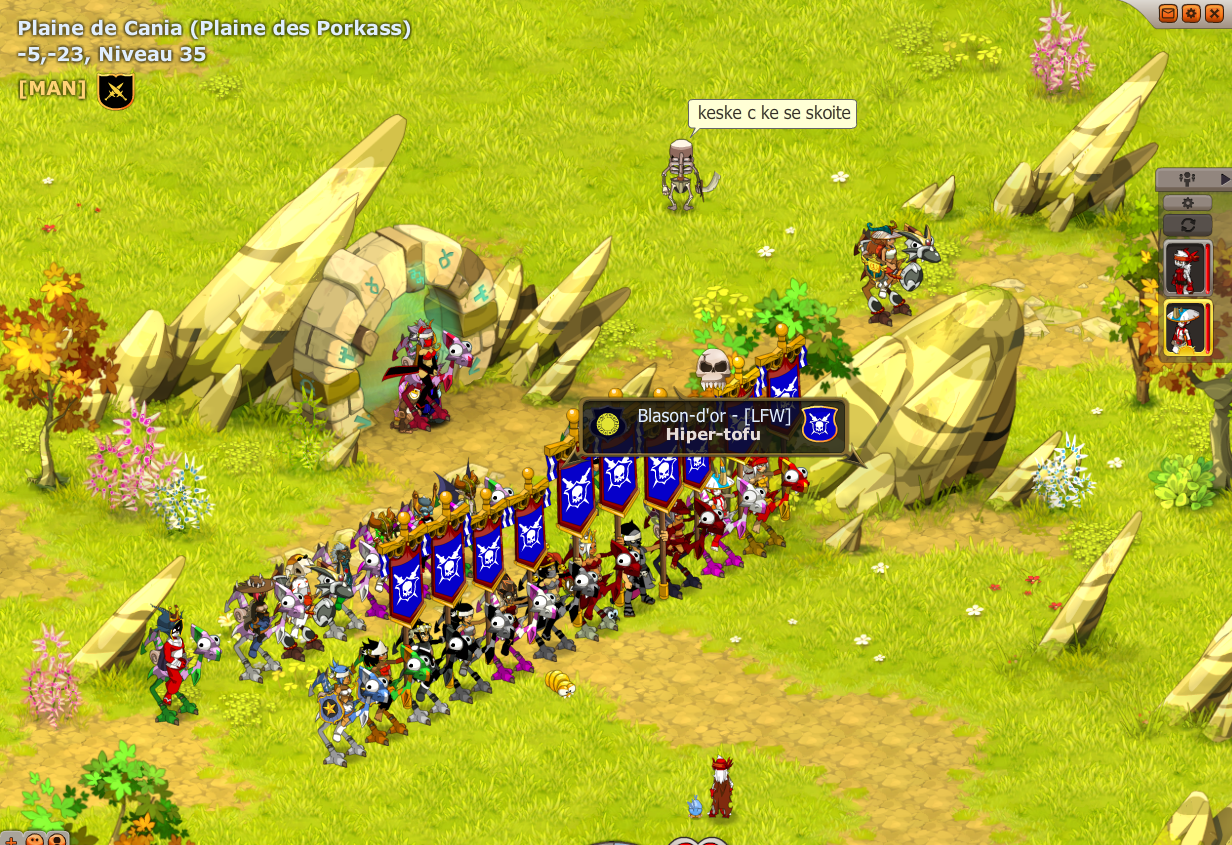1232x845 pixels.
Task: Click the orange plus chat tab
Action: coord(11,839)
